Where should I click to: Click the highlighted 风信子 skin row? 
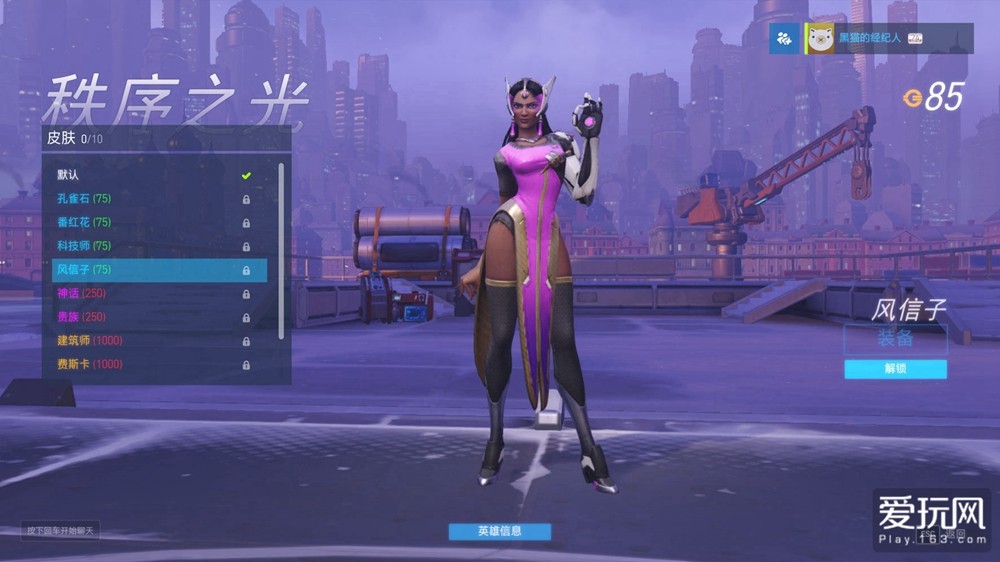(158, 270)
